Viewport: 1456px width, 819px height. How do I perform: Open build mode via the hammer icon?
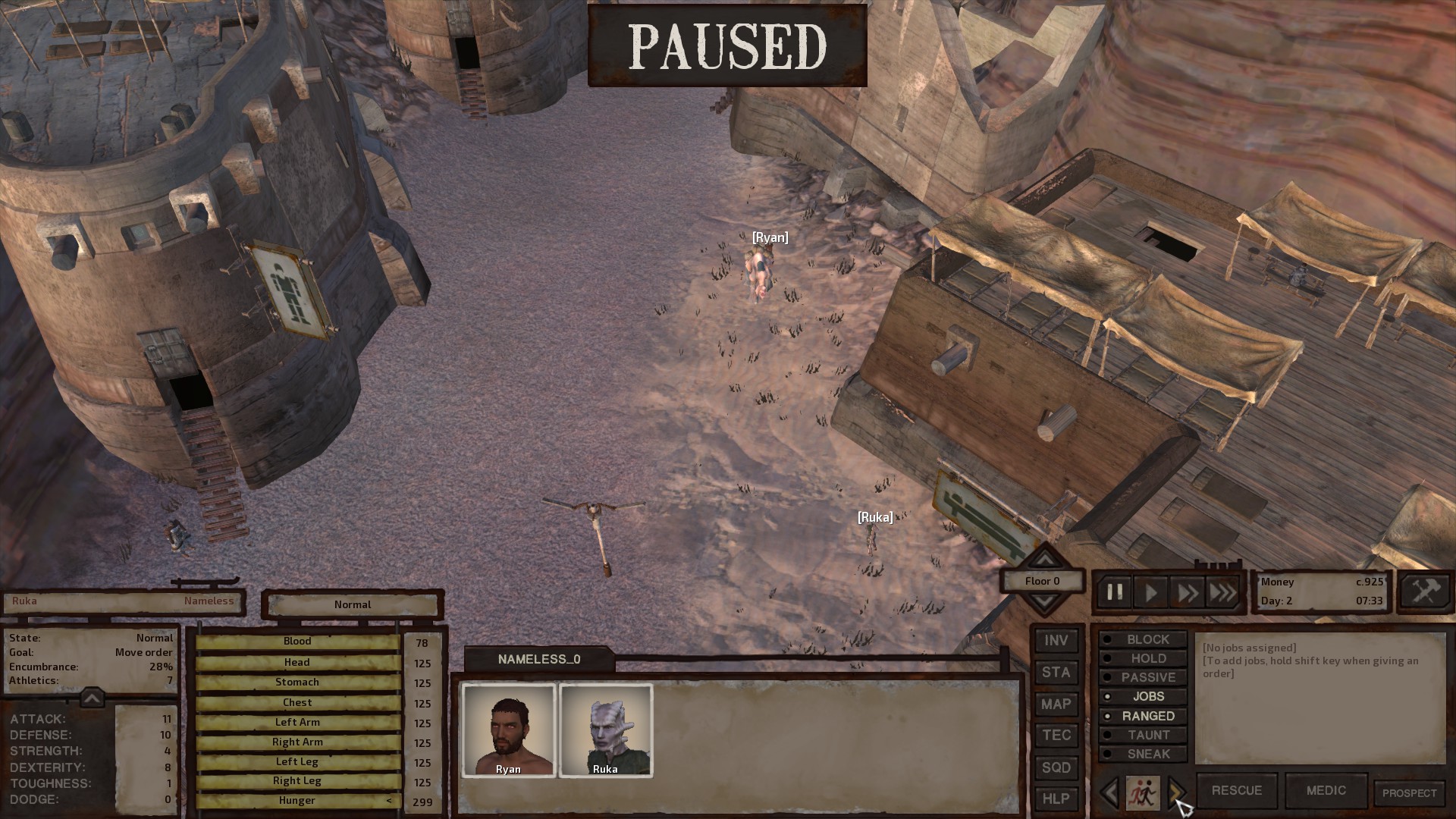click(x=1425, y=590)
